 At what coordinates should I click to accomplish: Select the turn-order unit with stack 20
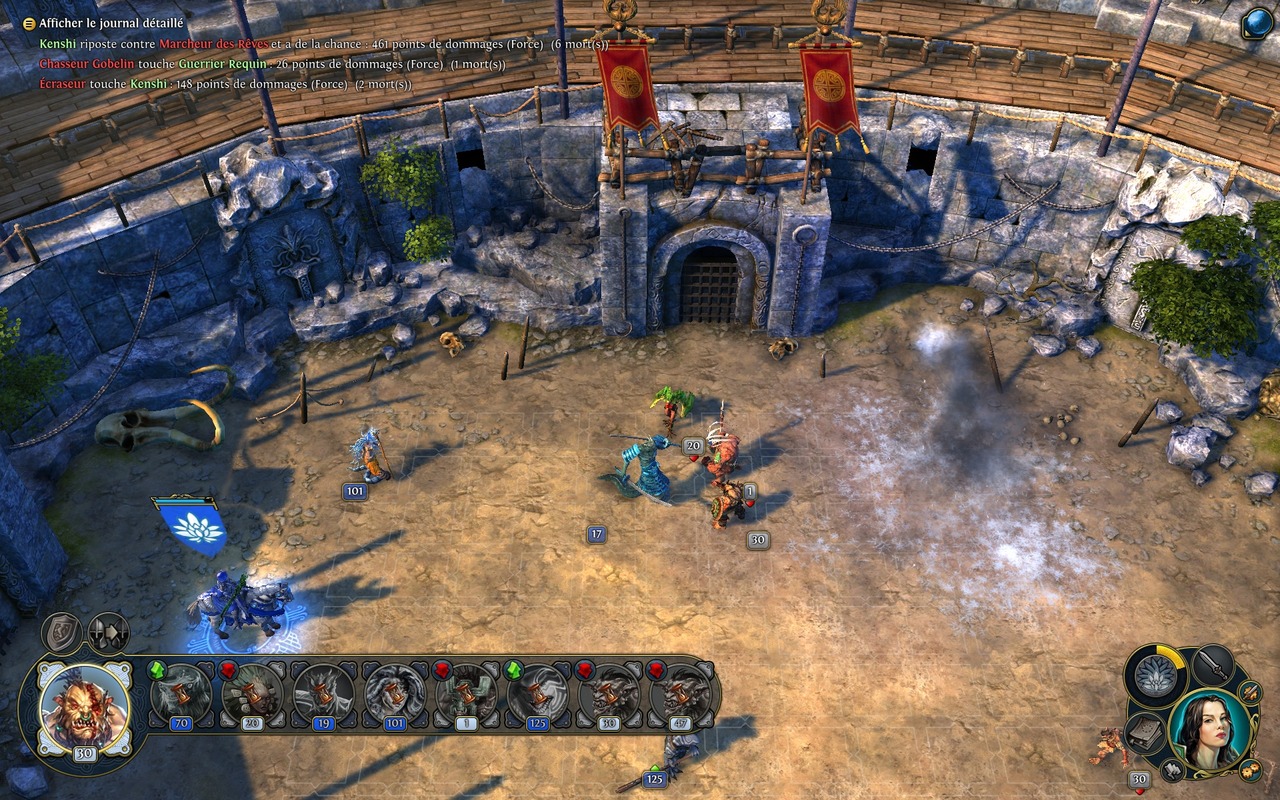252,693
